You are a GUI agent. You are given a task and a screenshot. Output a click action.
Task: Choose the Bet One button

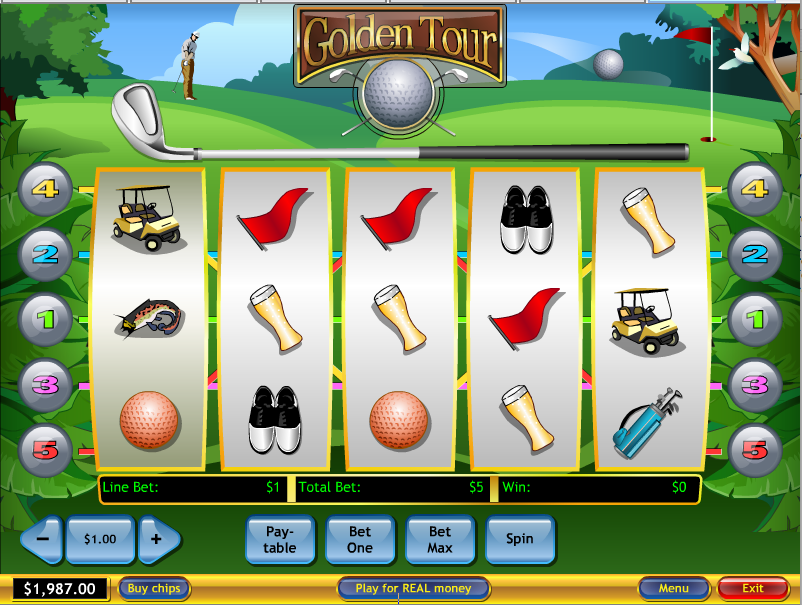(360, 540)
